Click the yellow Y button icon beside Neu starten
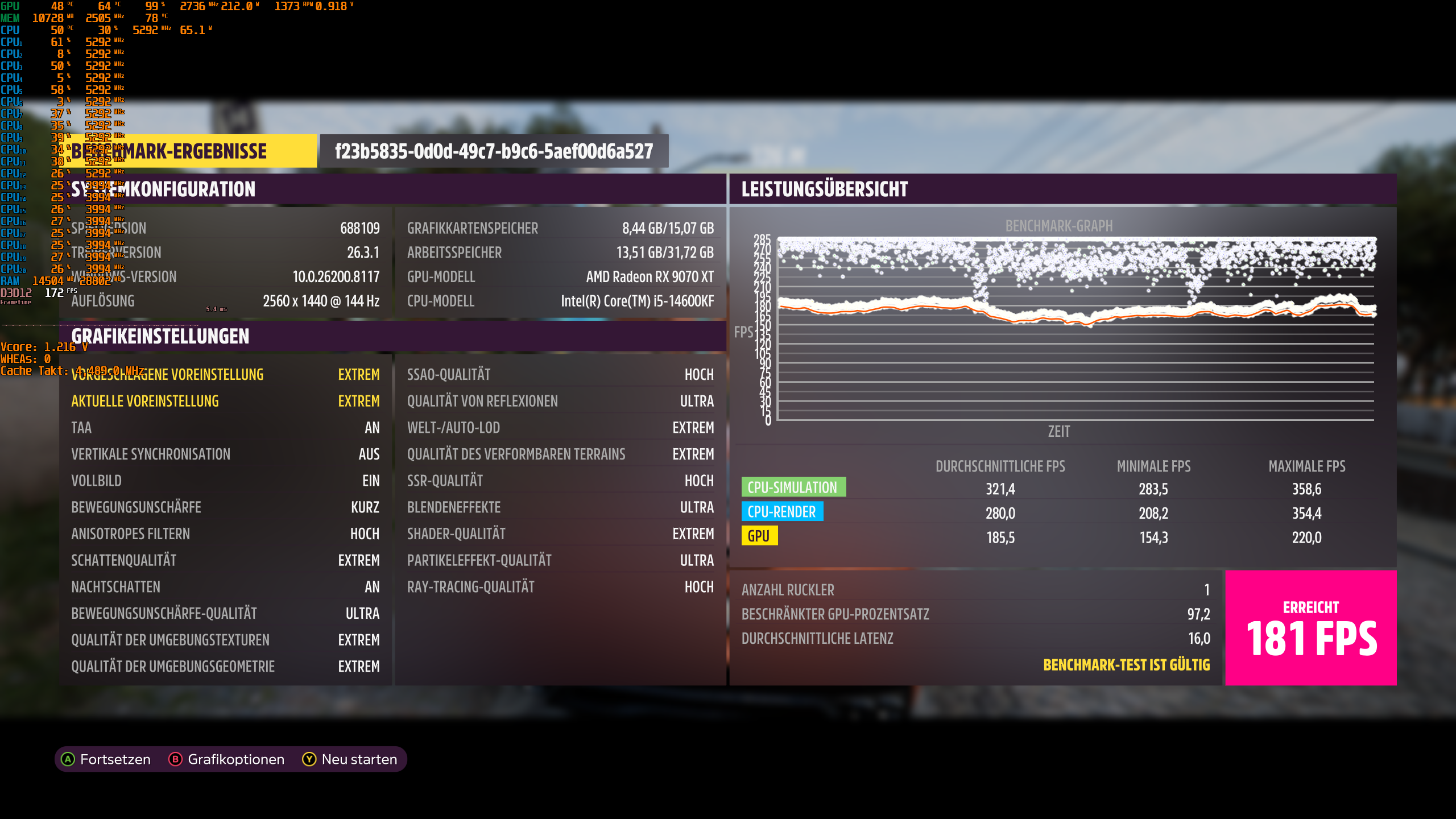The image size is (1456, 819). 308,759
